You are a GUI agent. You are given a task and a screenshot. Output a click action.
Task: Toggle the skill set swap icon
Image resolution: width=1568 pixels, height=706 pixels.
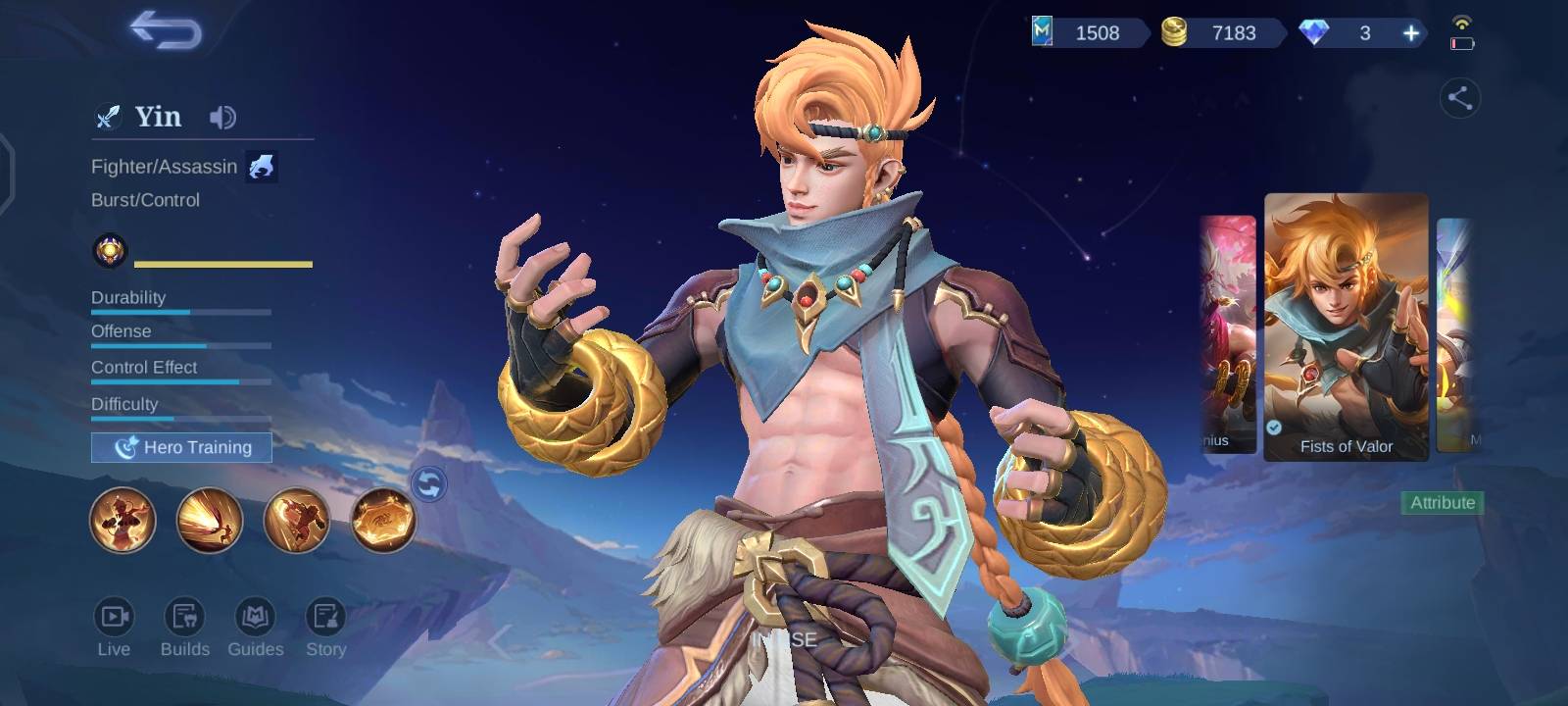coord(429,483)
